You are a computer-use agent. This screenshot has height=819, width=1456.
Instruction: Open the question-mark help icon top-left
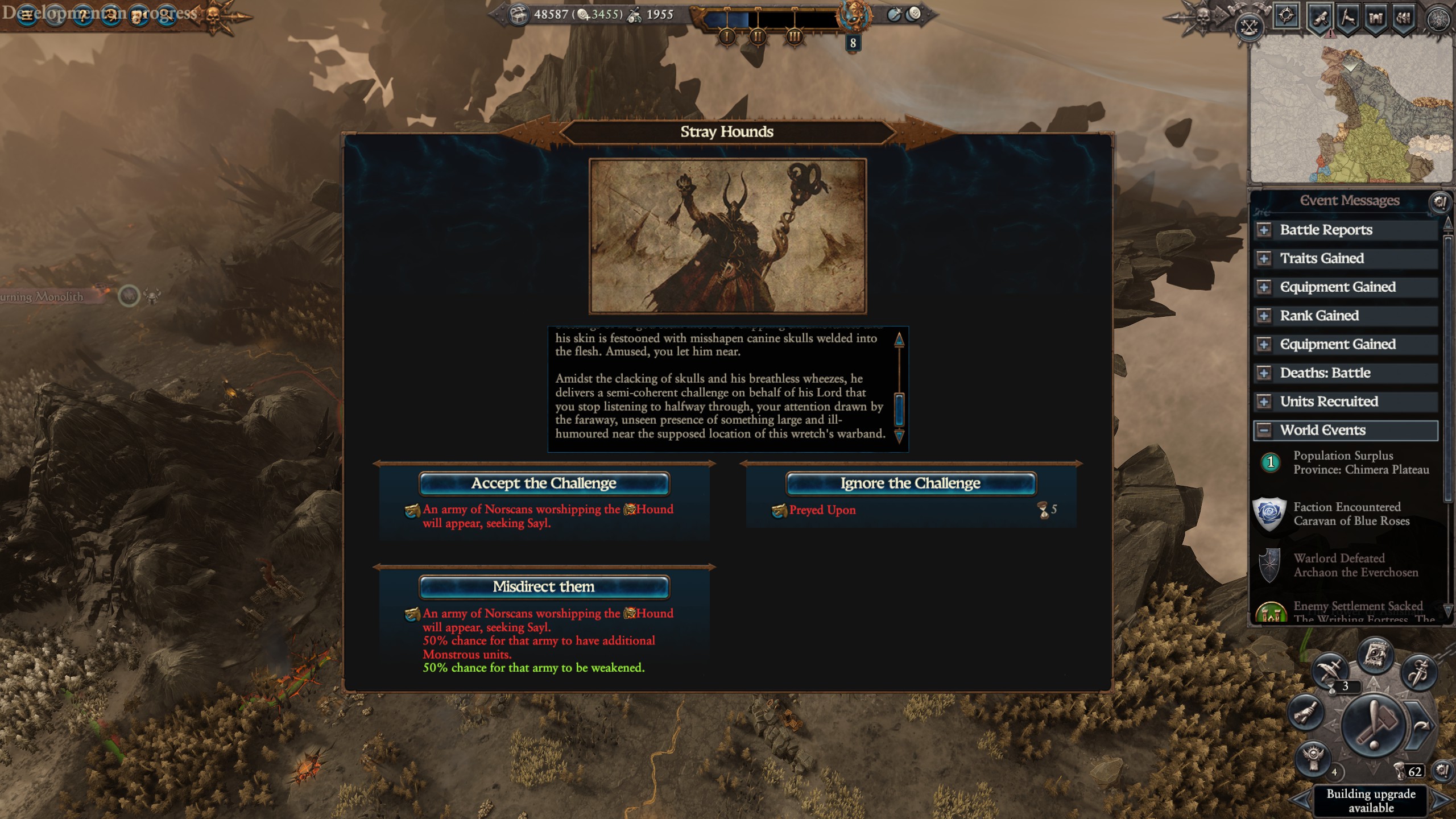[83, 15]
